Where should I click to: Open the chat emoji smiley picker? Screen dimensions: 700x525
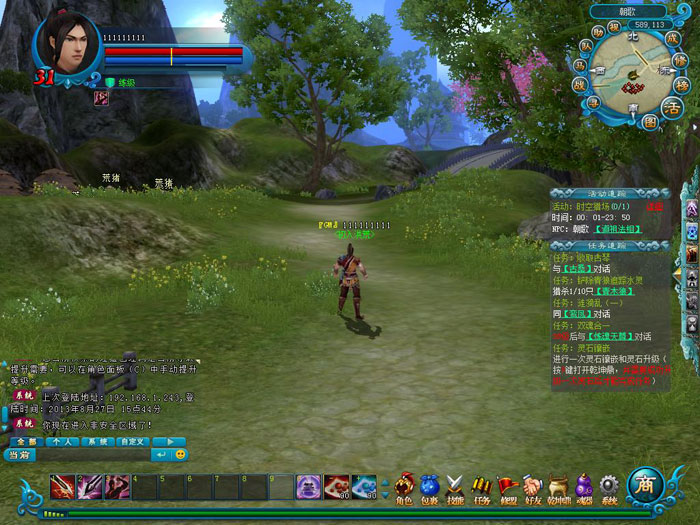click(x=181, y=455)
